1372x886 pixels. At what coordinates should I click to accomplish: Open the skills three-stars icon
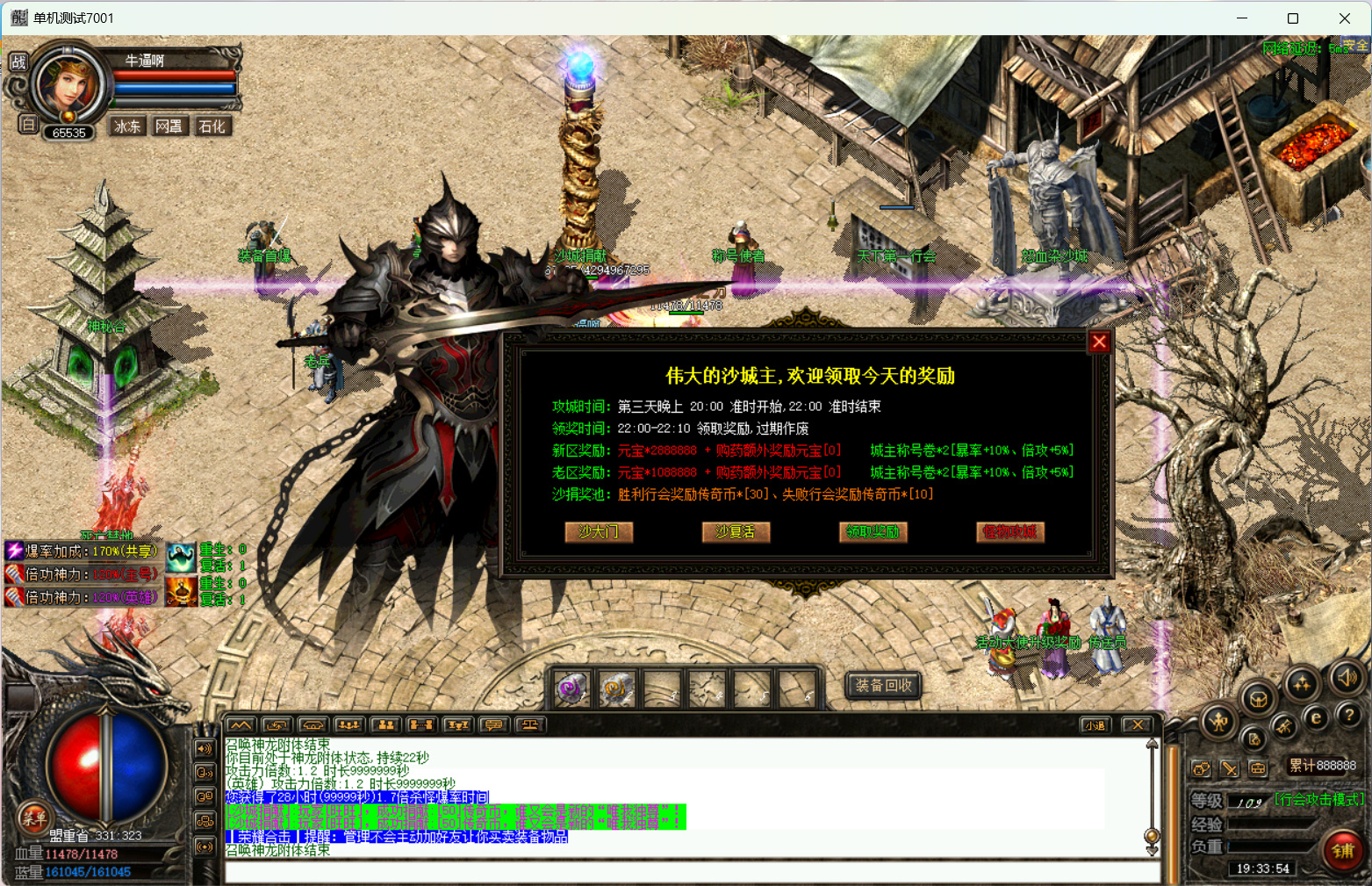click(1302, 683)
